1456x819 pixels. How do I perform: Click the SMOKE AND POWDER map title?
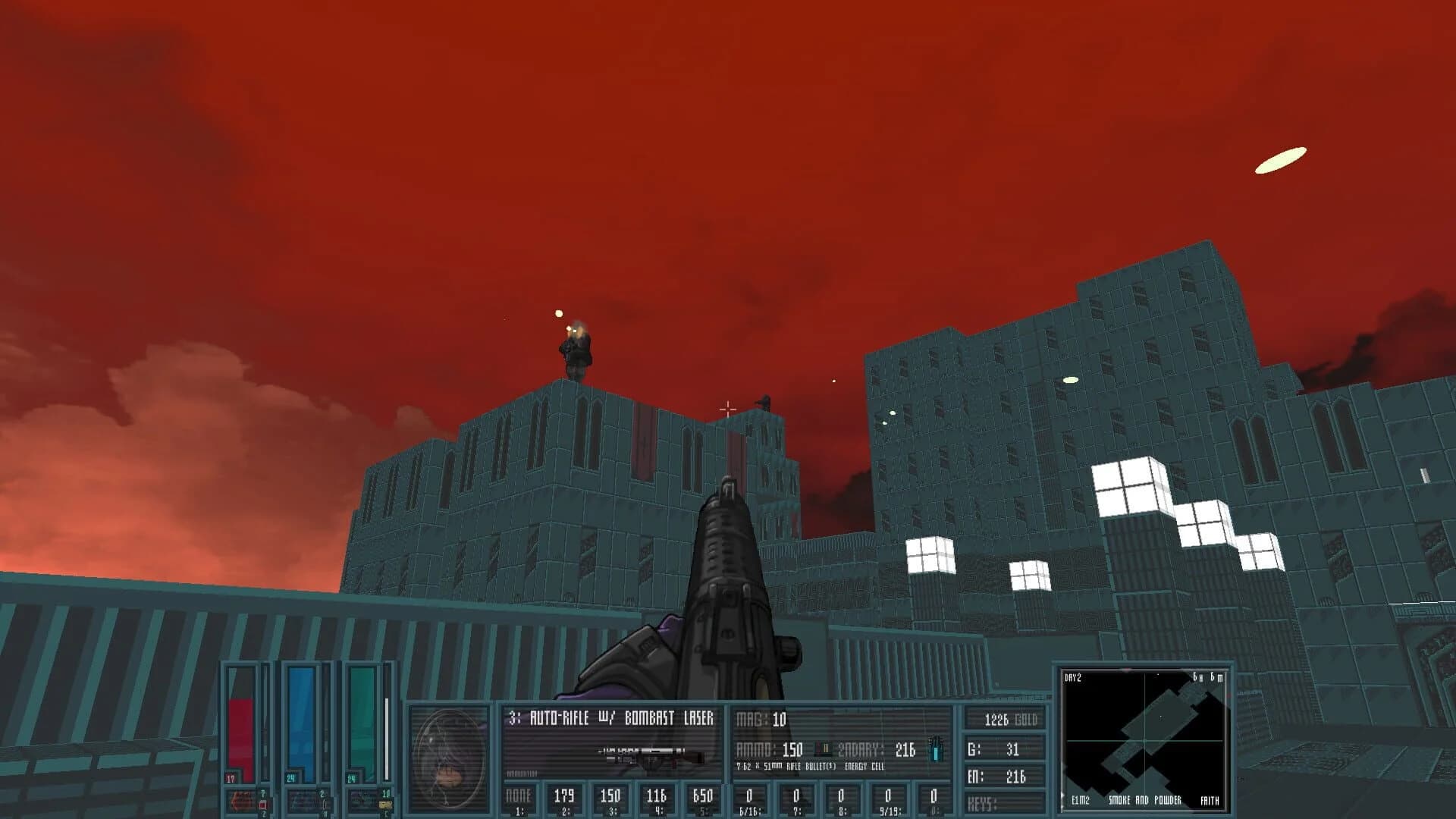[1144, 800]
